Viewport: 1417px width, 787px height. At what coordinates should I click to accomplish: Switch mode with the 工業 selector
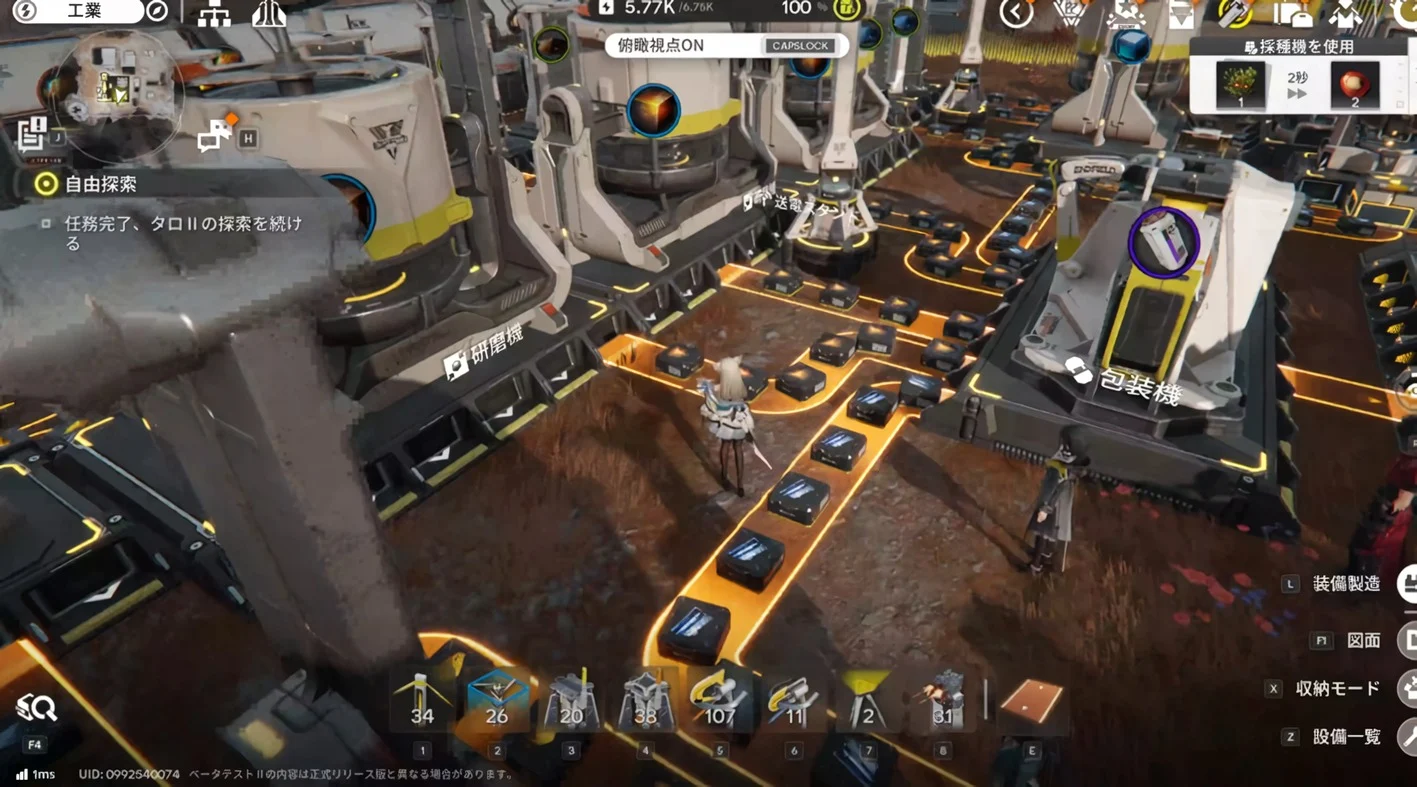85,11
